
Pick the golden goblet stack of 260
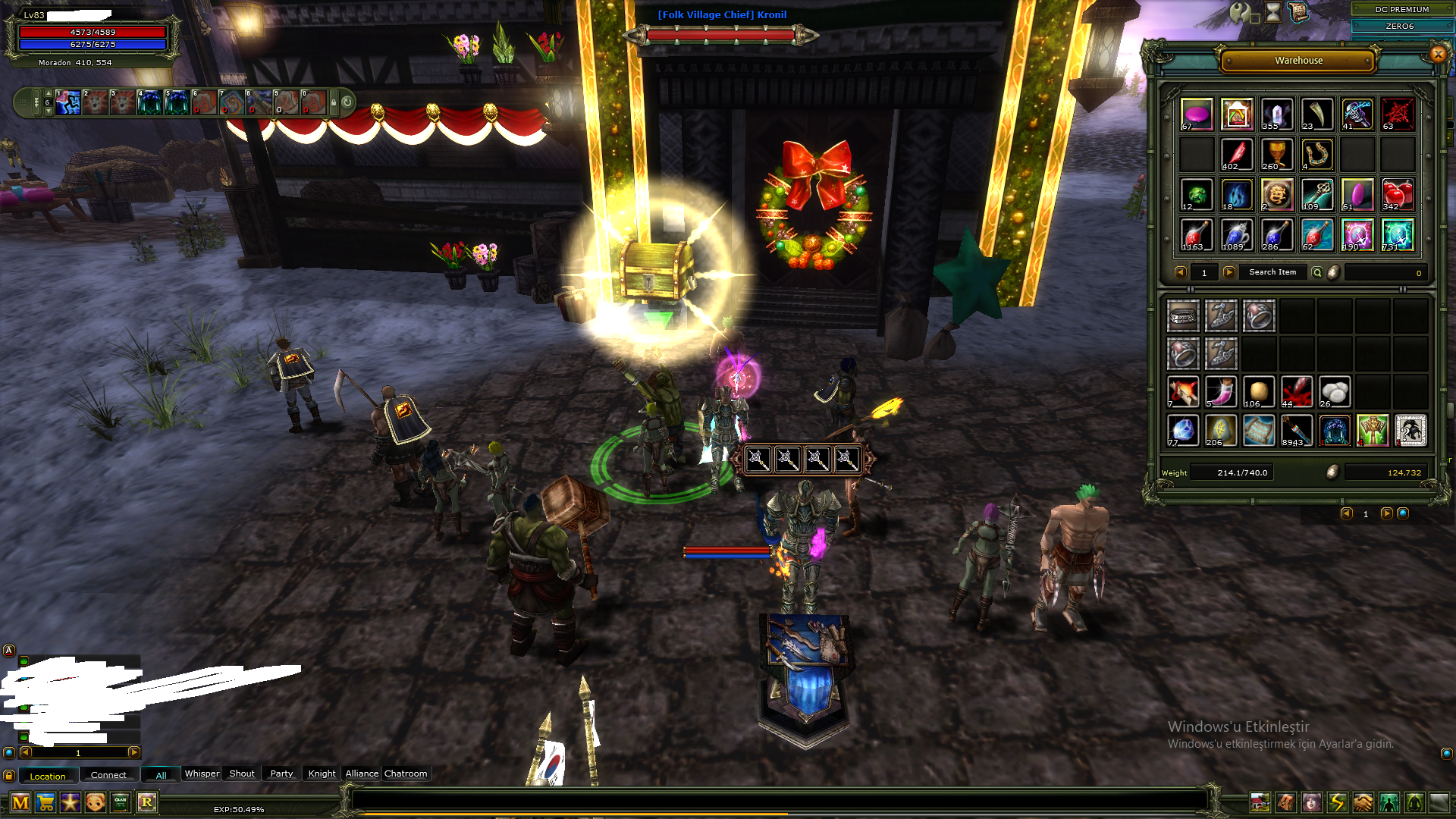pos(1277,155)
